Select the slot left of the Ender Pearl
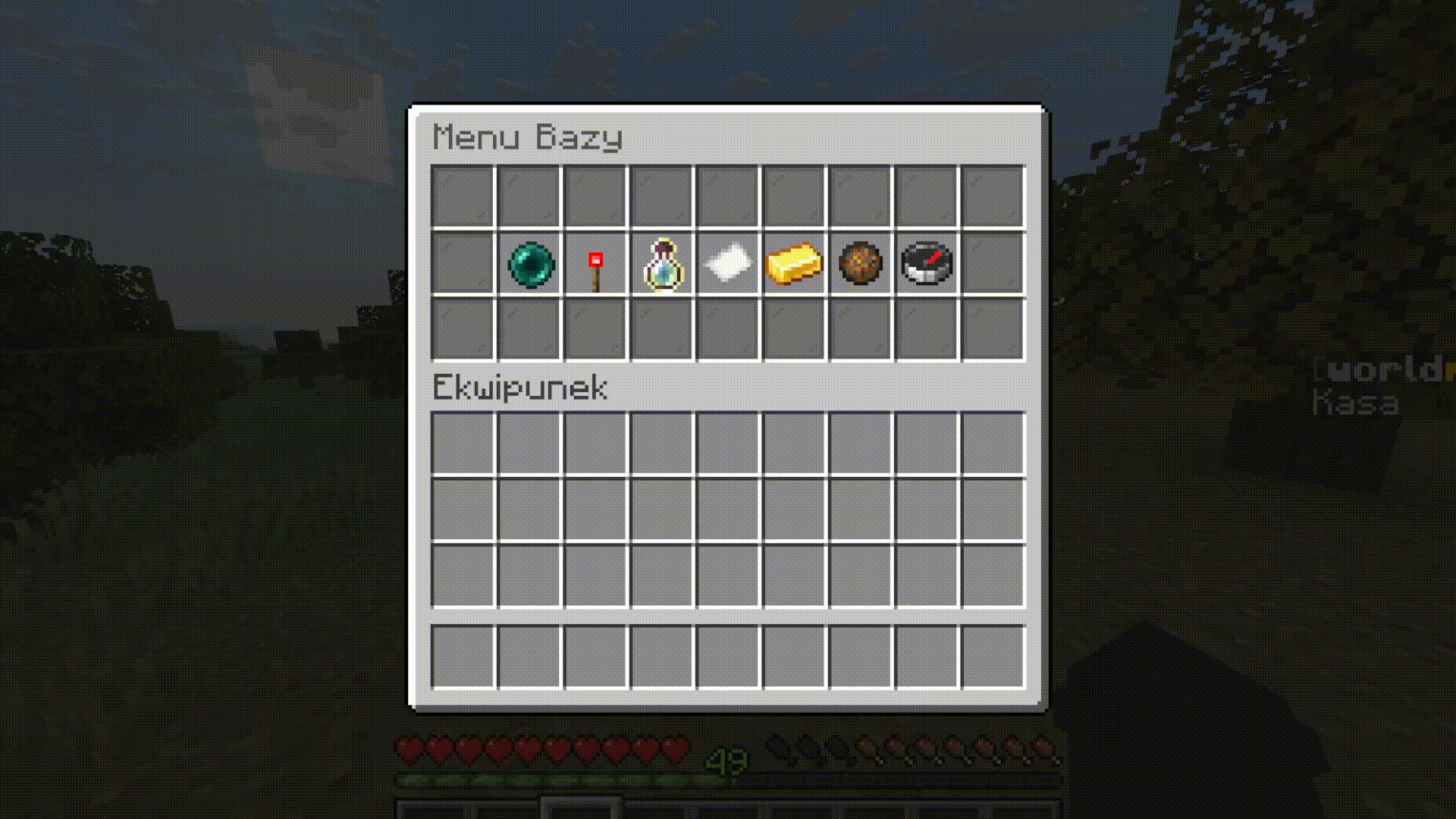1456x819 pixels. click(x=463, y=263)
